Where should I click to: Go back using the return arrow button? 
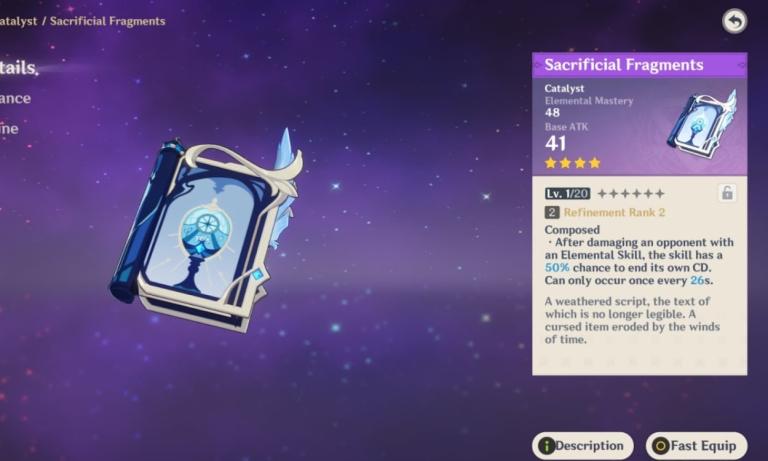pyautogui.click(x=734, y=21)
